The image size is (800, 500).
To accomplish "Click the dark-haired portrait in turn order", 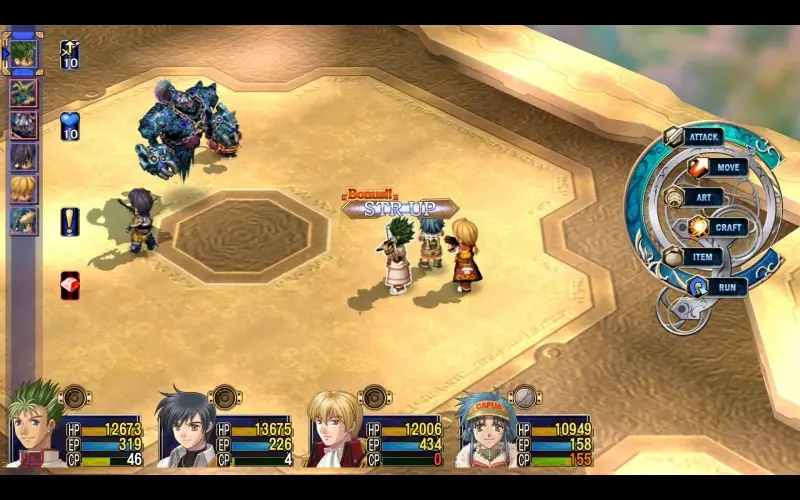I will pos(23,156).
